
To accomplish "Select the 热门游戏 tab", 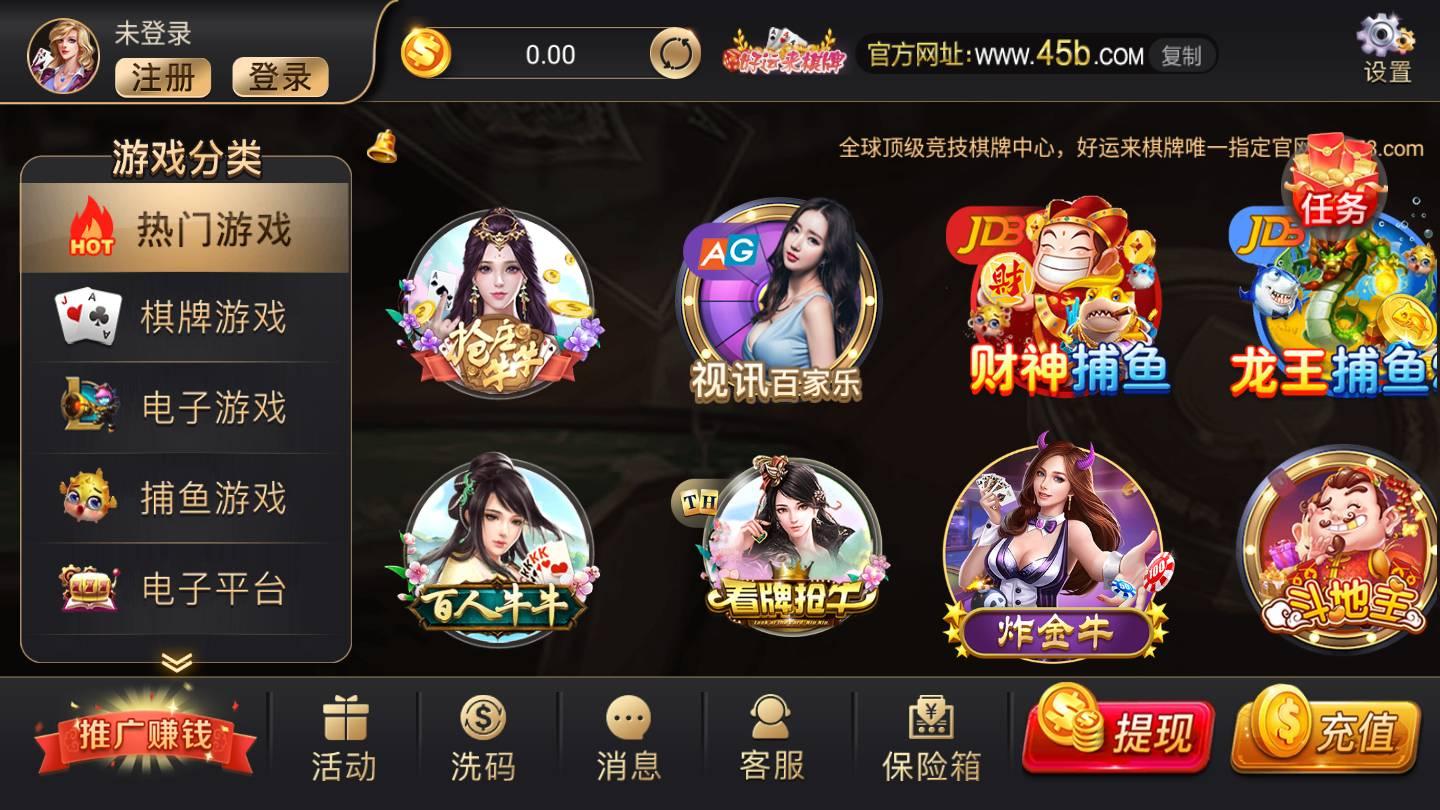I will [185, 227].
